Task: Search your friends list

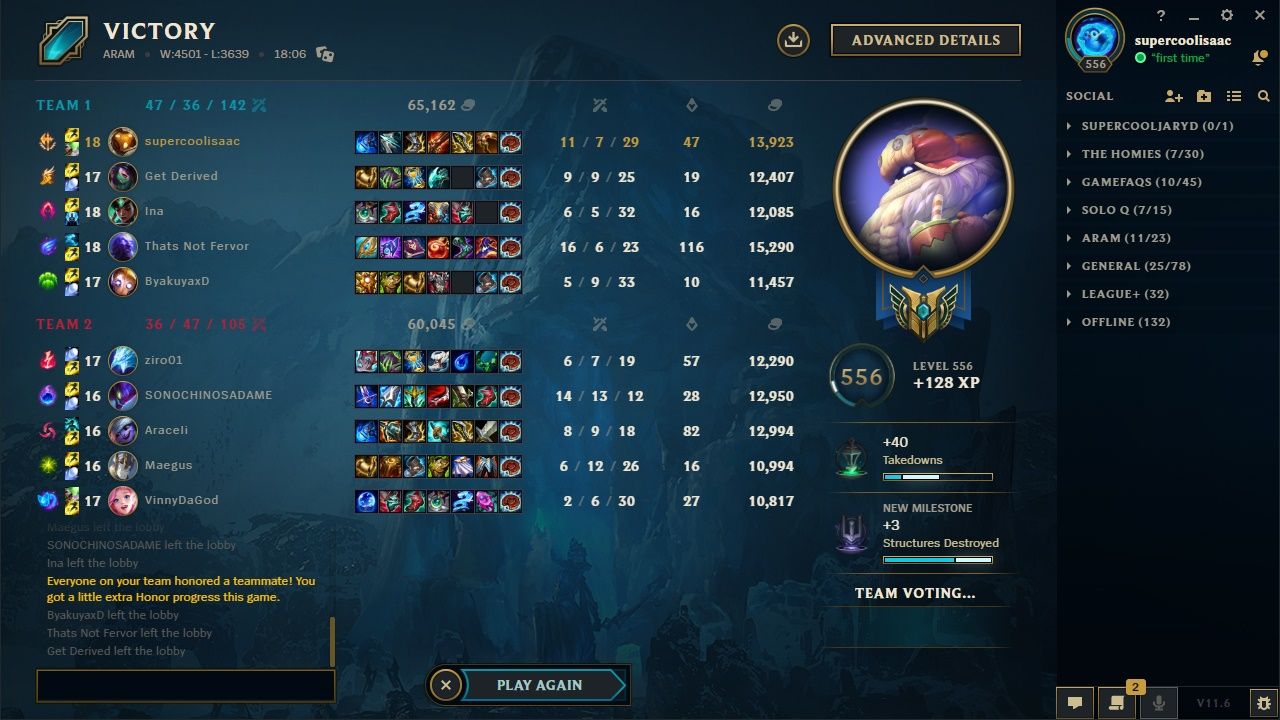Action: click(x=1264, y=96)
